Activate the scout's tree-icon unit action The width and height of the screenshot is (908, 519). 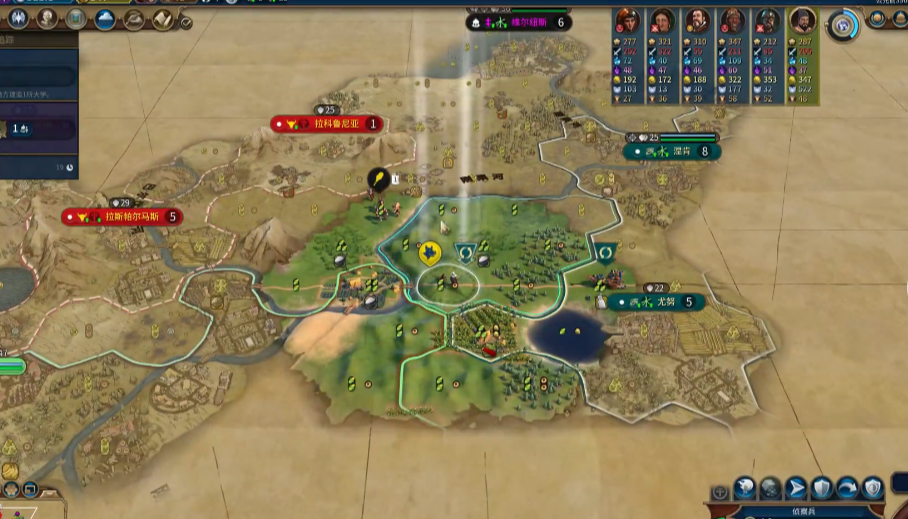770,487
